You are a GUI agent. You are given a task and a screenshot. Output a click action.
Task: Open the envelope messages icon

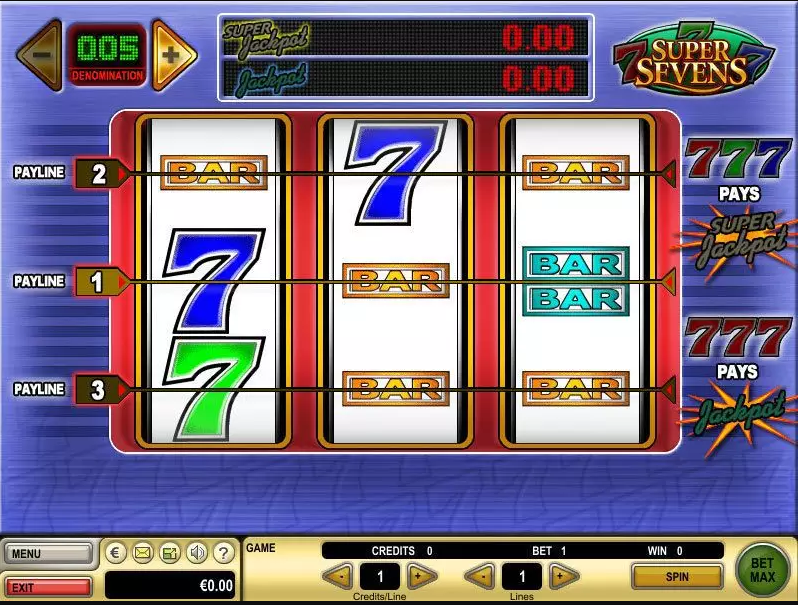tap(142, 552)
